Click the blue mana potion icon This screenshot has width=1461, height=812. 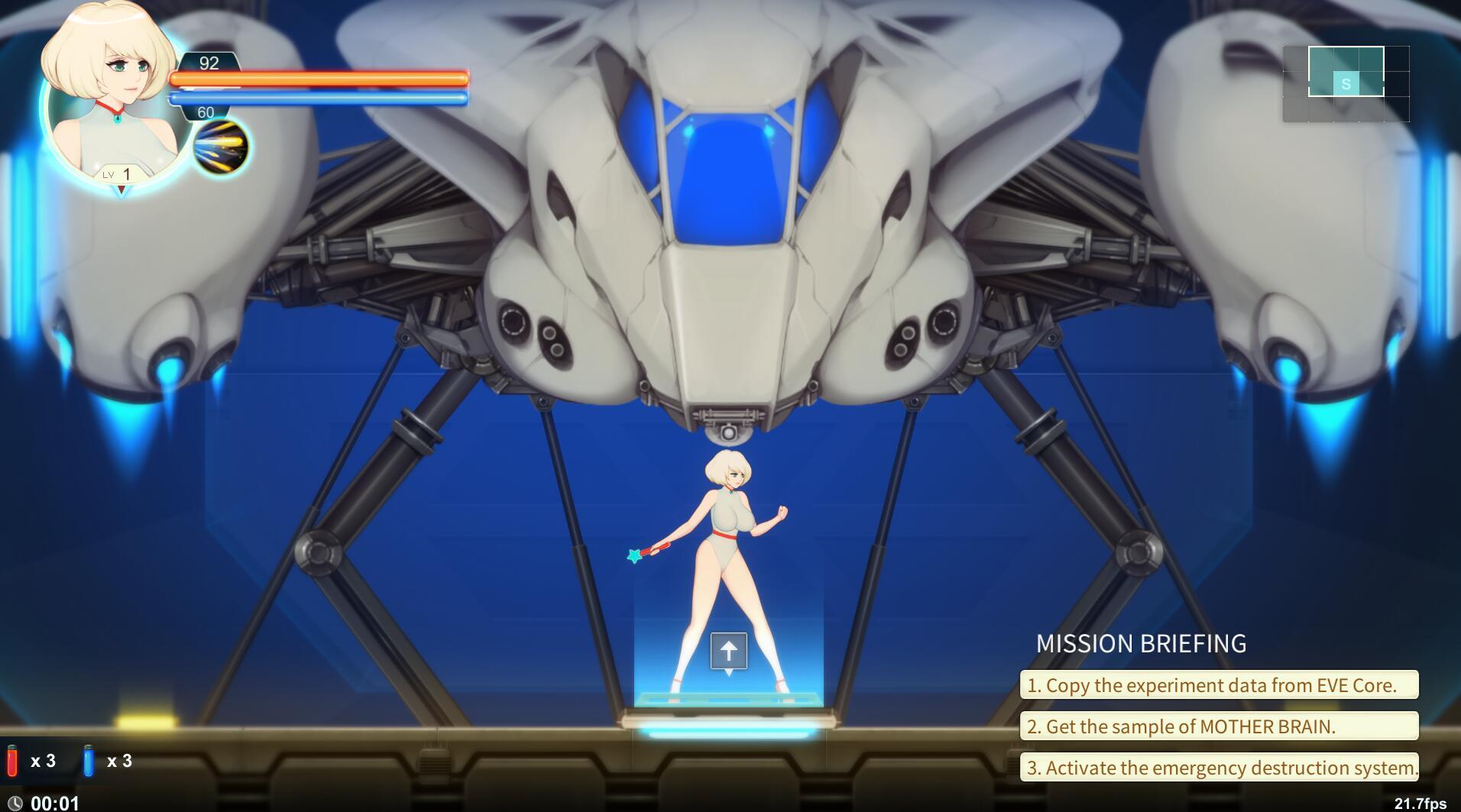(89, 761)
